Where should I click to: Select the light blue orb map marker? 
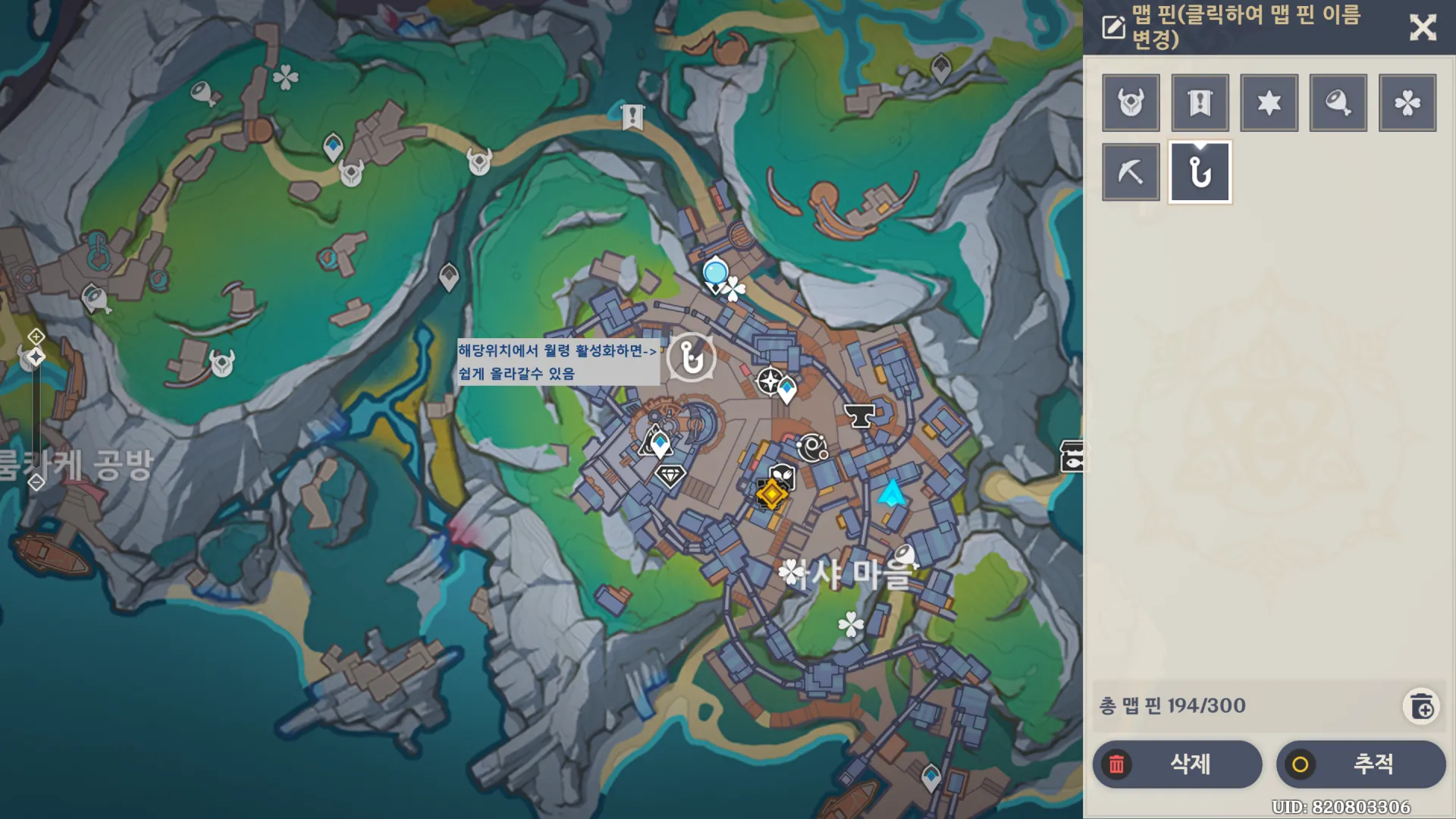[715, 271]
